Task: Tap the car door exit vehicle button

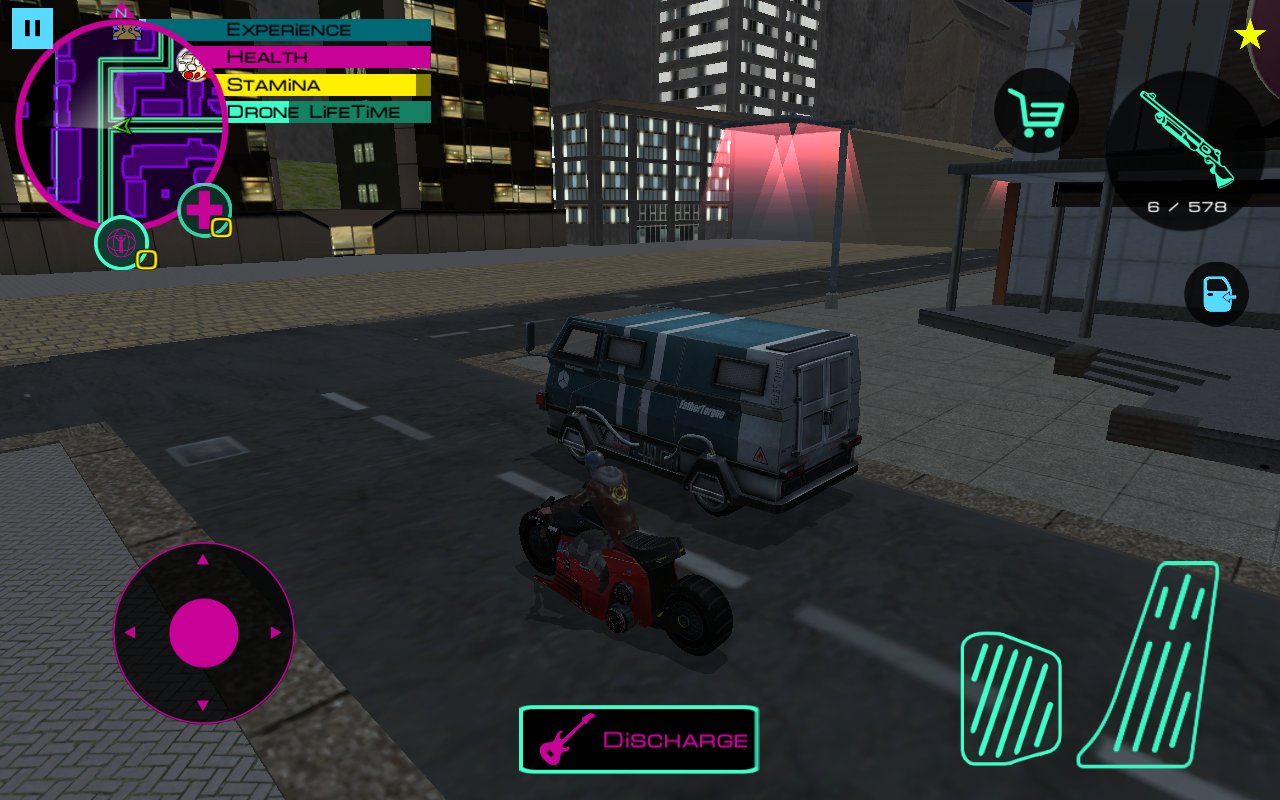Action: point(1216,294)
